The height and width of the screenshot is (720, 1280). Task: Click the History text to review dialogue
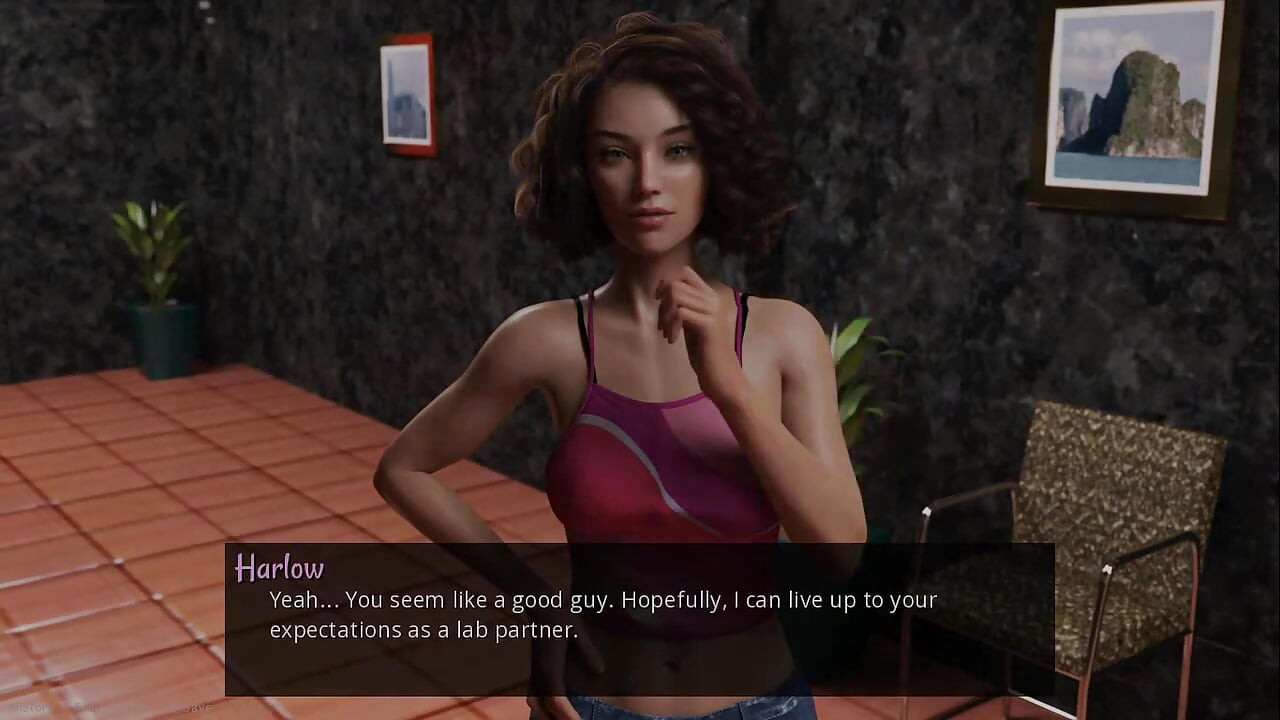(x=30, y=706)
